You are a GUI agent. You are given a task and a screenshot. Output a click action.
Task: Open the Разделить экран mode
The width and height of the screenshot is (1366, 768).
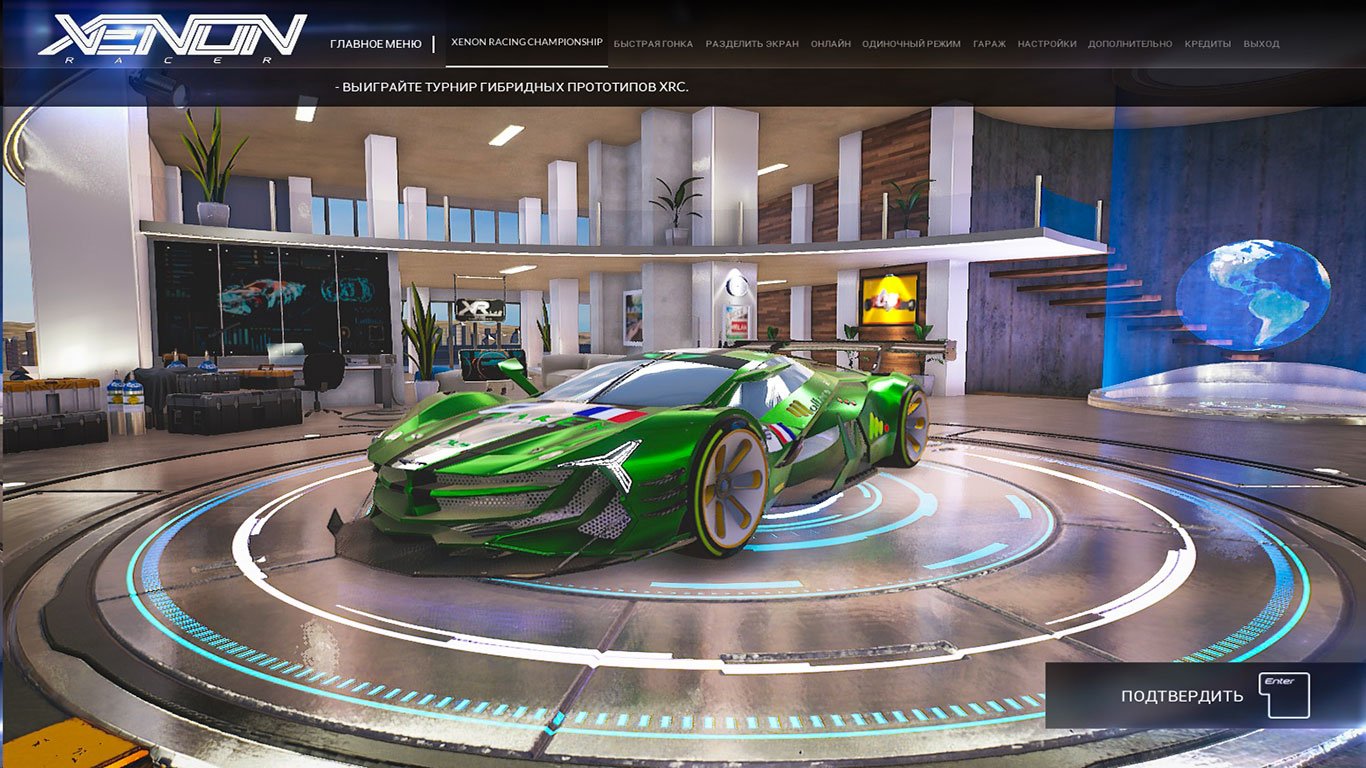point(755,43)
